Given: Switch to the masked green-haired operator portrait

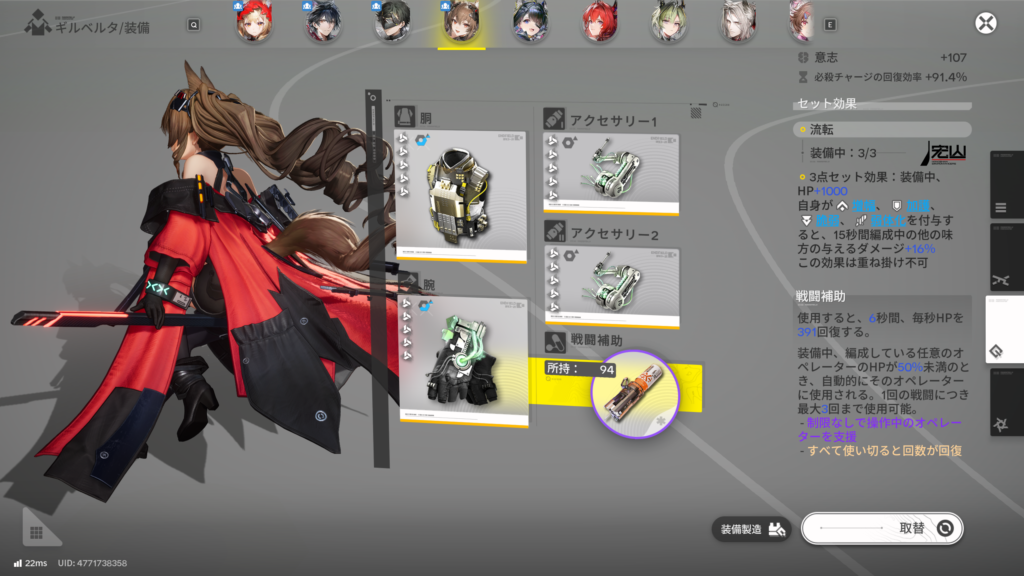Looking at the screenshot, I should click(x=393, y=24).
